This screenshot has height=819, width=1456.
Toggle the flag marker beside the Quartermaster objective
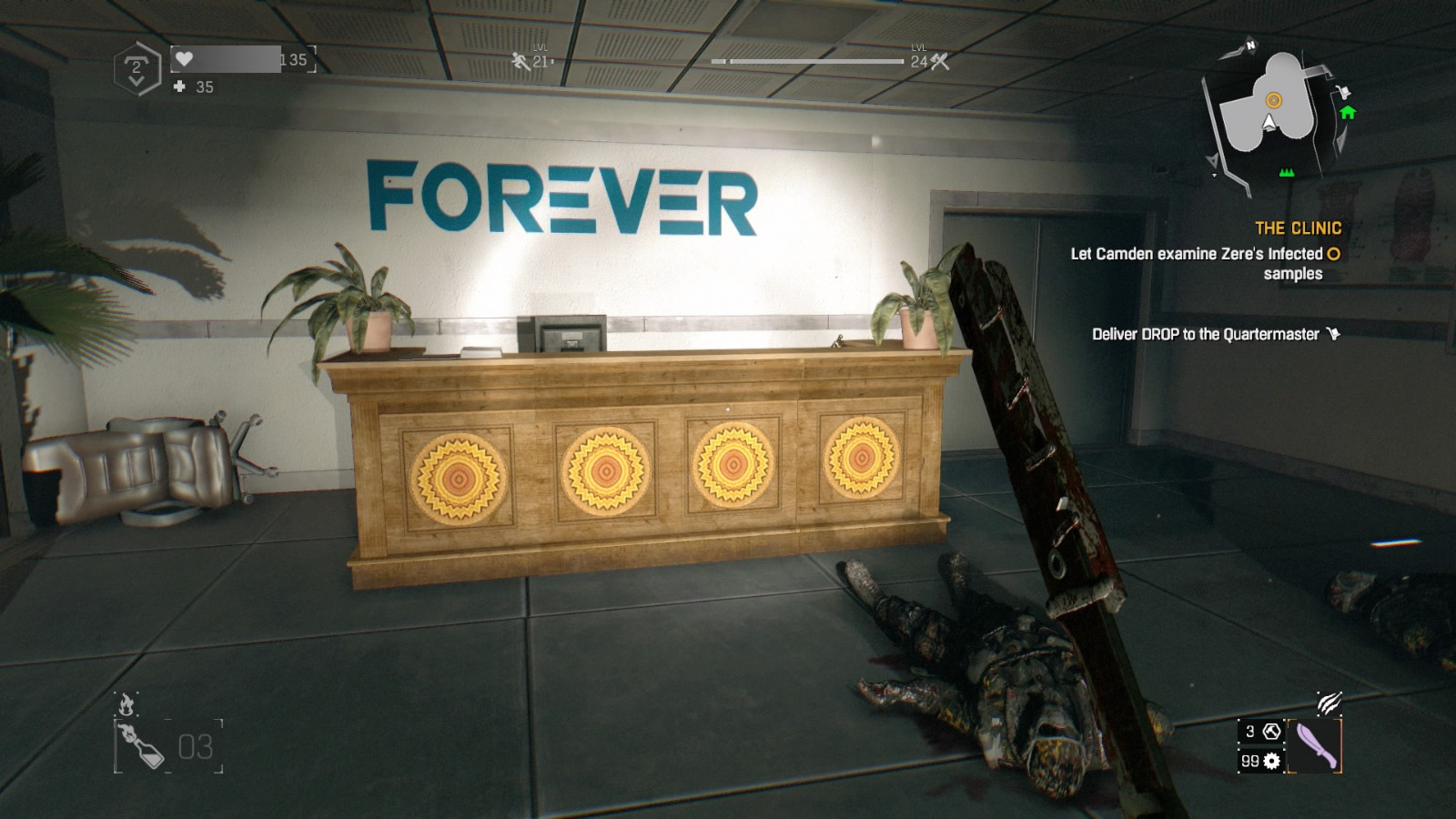tap(1332, 334)
